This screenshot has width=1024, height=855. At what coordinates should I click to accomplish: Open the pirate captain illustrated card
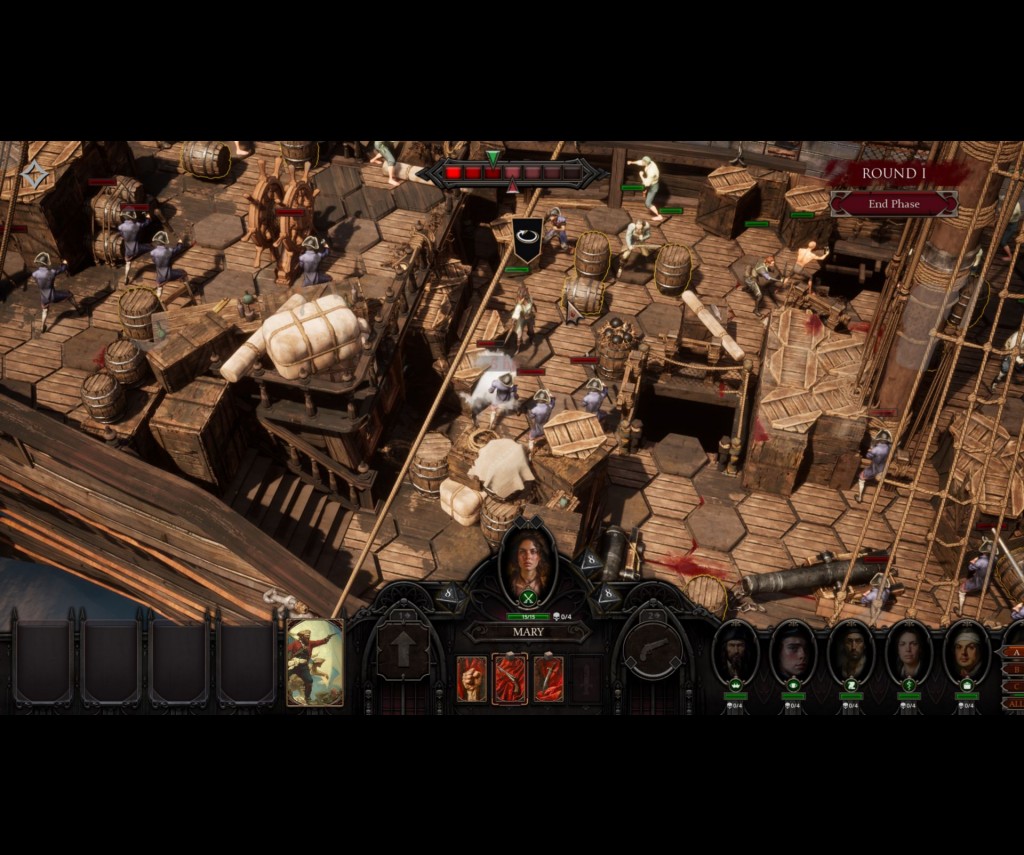[x=315, y=662]
